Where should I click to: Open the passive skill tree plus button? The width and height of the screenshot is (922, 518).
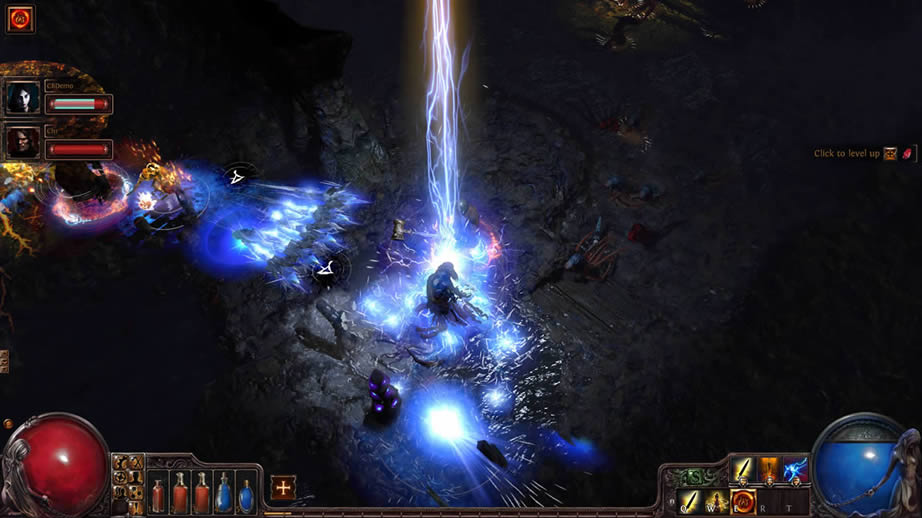click(x=283, y=488)
